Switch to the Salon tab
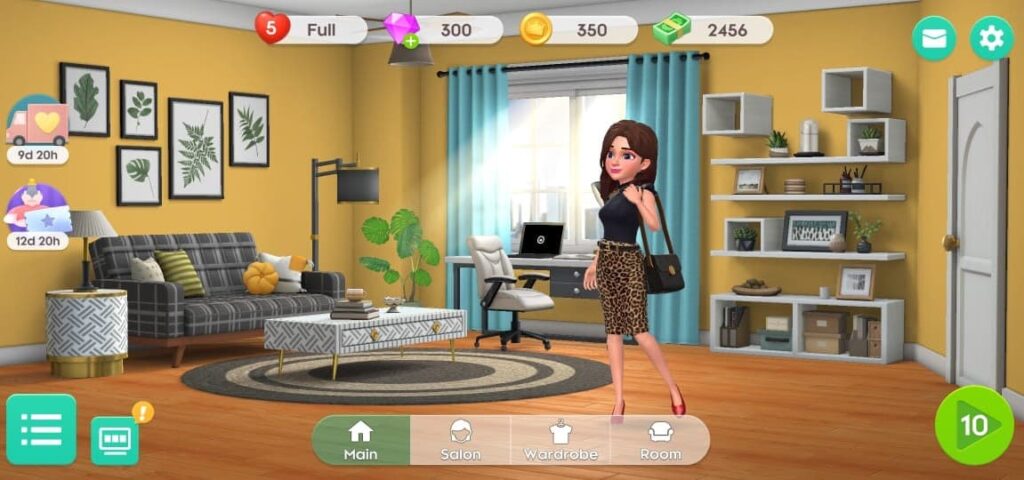Viewport: 1024px width, 480px height. [x=460, y=440]
